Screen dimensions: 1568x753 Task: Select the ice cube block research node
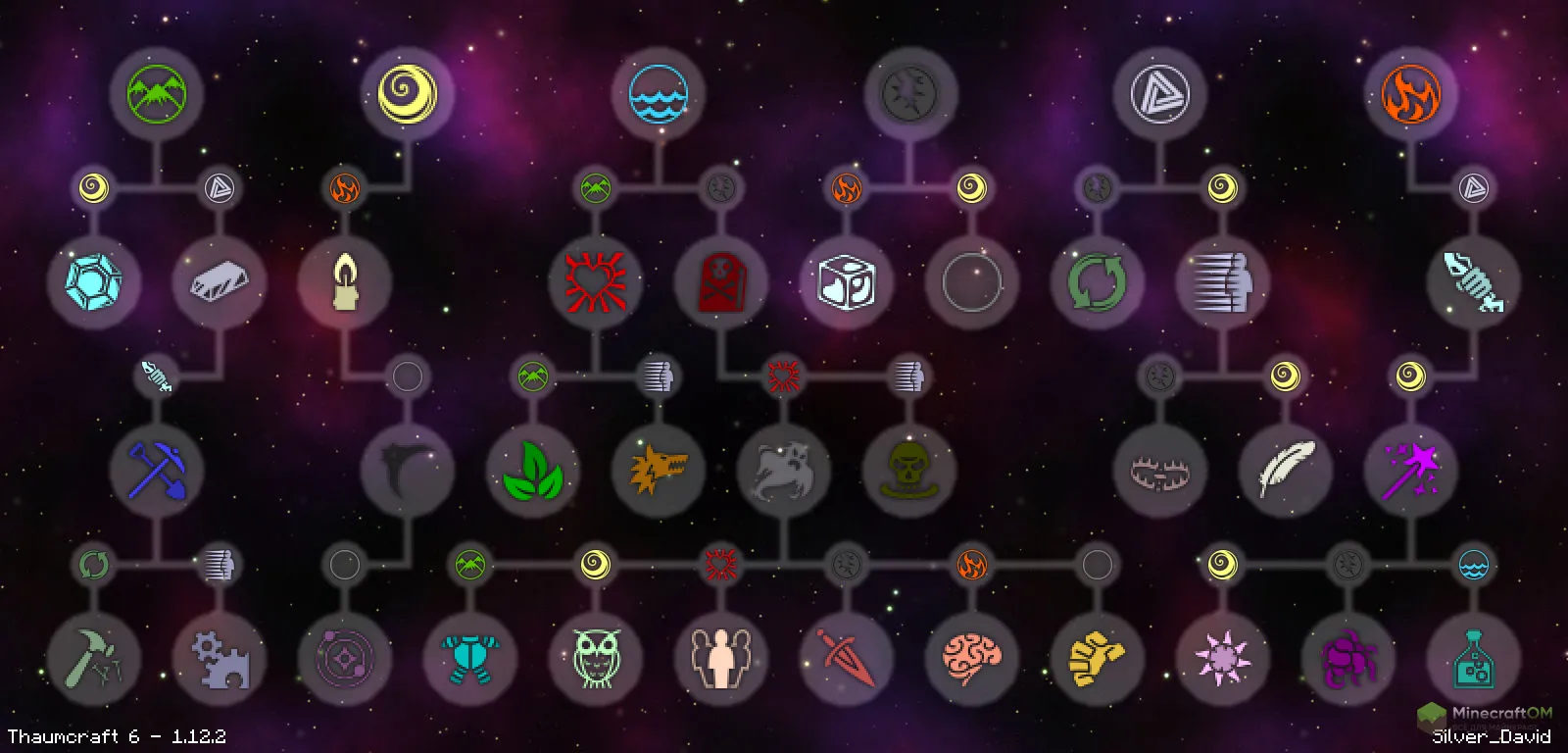click(845, 282)
